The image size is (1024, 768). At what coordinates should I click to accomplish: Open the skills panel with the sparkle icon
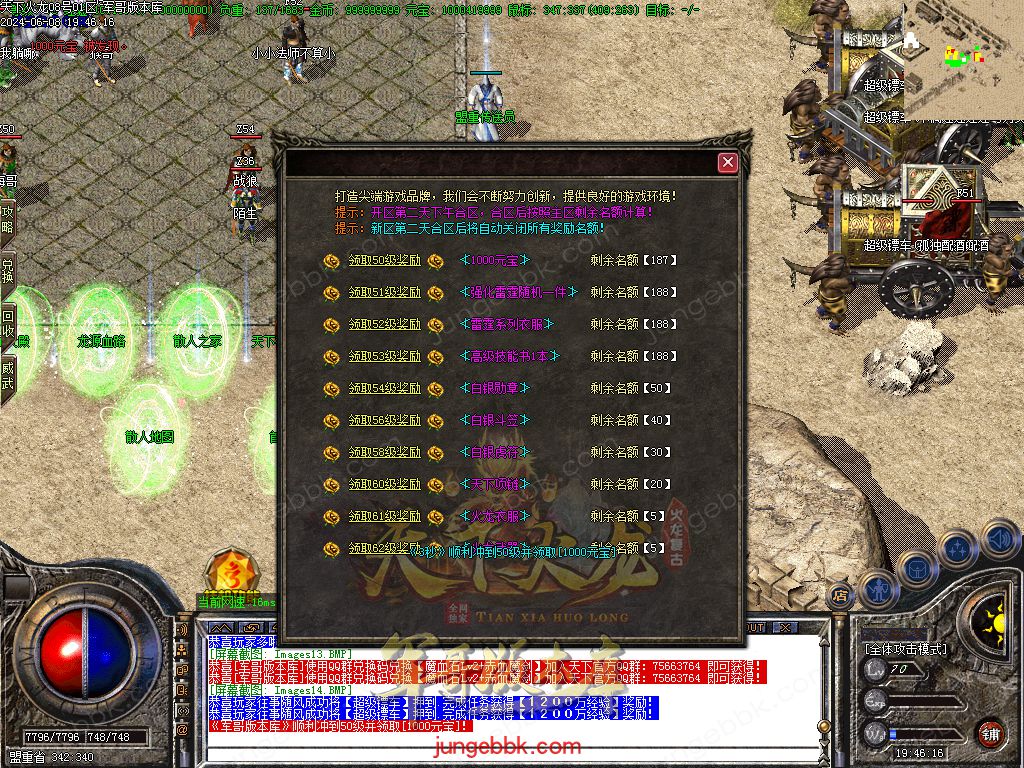957,549
